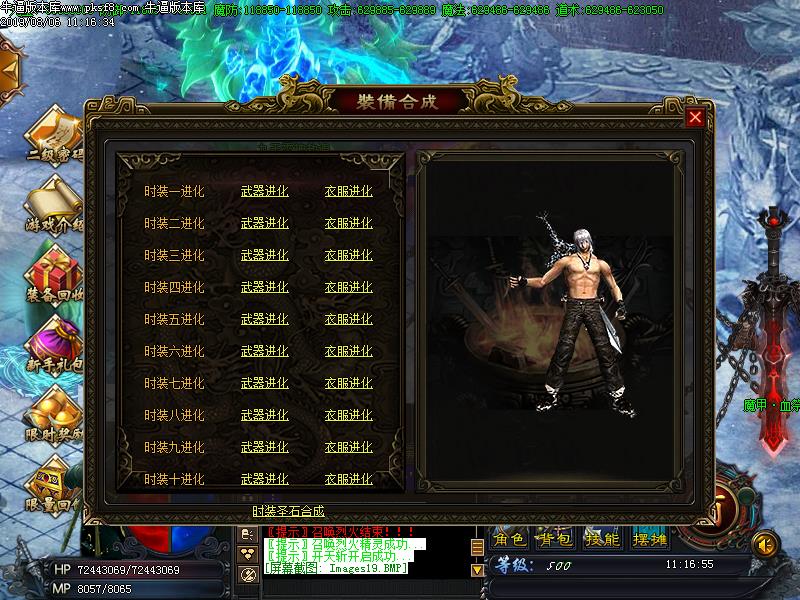Select 衣服进化 for 时装四进化
Image resolution: width=800 pixels, height=600 pixels.
[x=348, y=288]
